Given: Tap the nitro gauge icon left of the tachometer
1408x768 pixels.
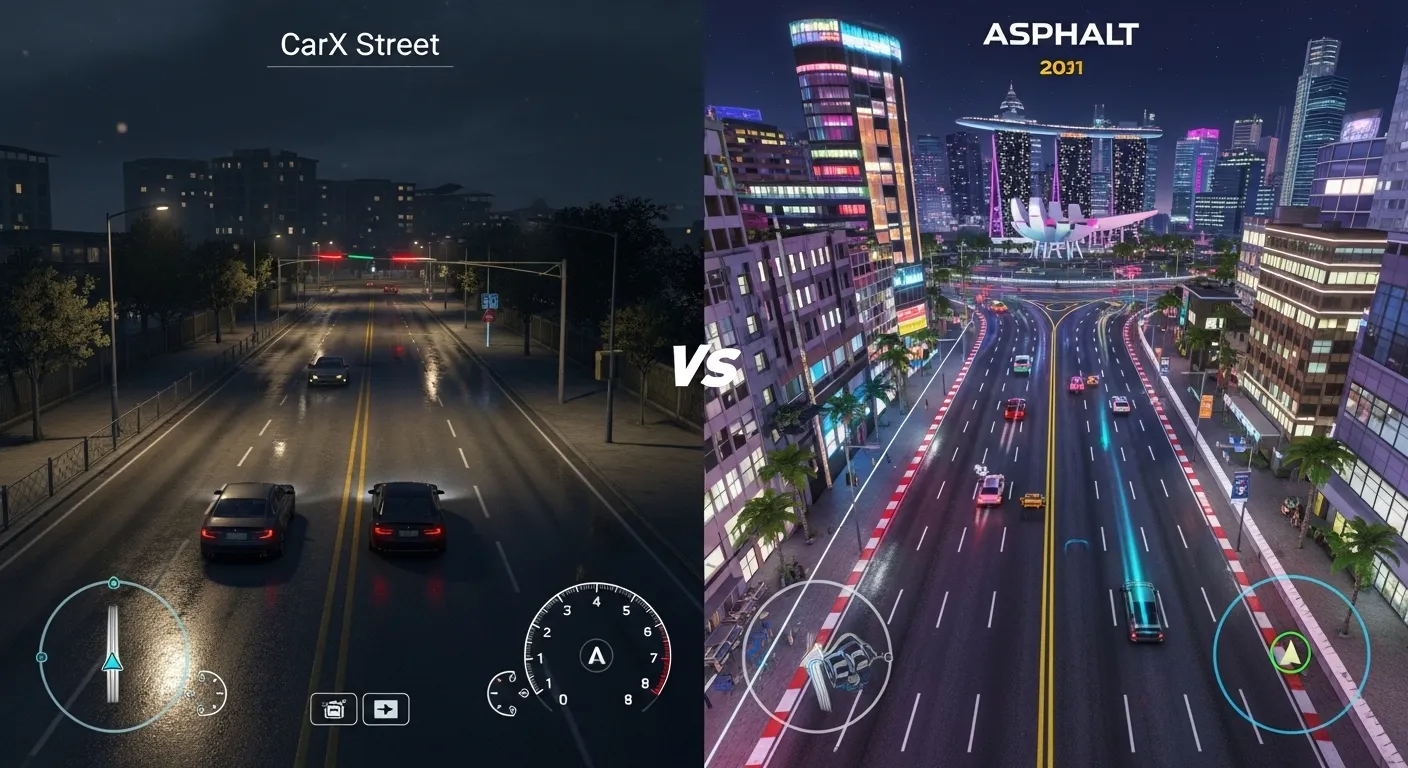Looking at the screenshot, I should 503,694.
